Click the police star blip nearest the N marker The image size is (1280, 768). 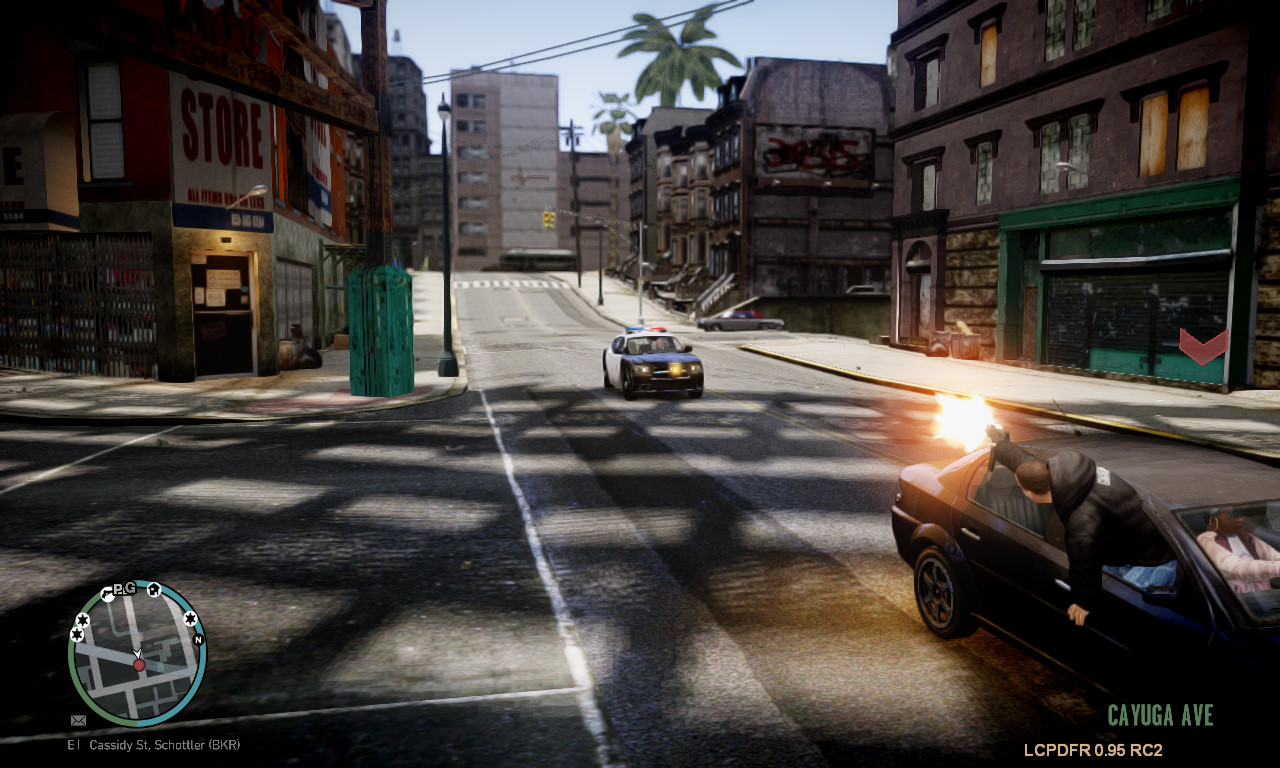click(191, 620)
